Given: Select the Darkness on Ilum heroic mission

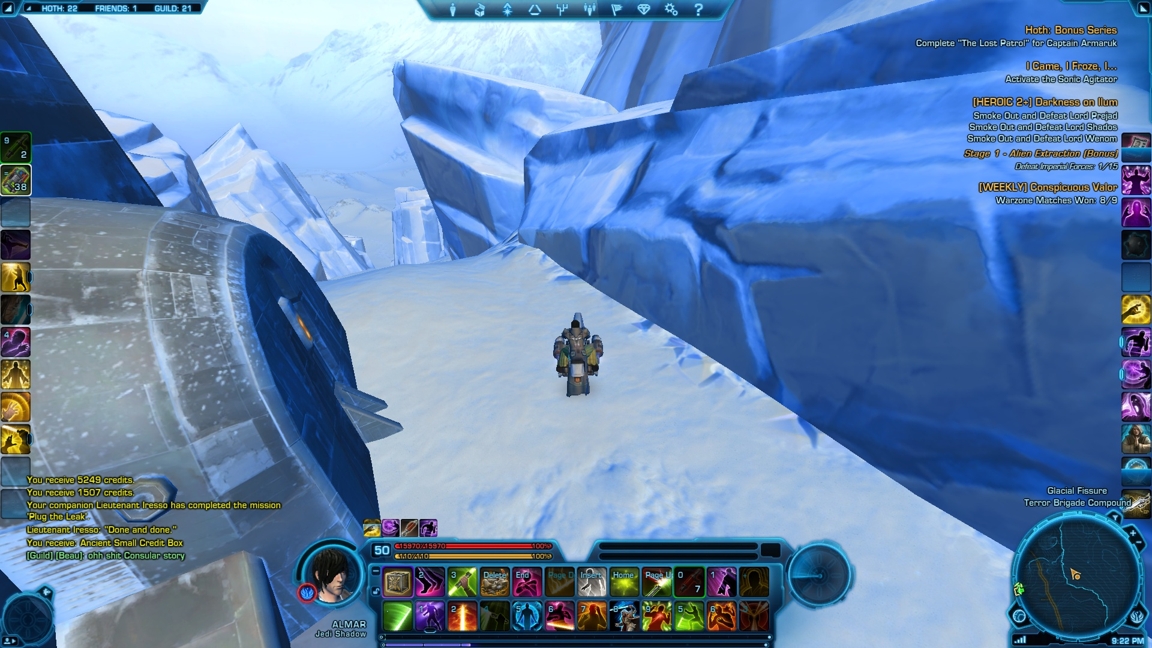Looking at the screenshot, I should coord(1044,102).
